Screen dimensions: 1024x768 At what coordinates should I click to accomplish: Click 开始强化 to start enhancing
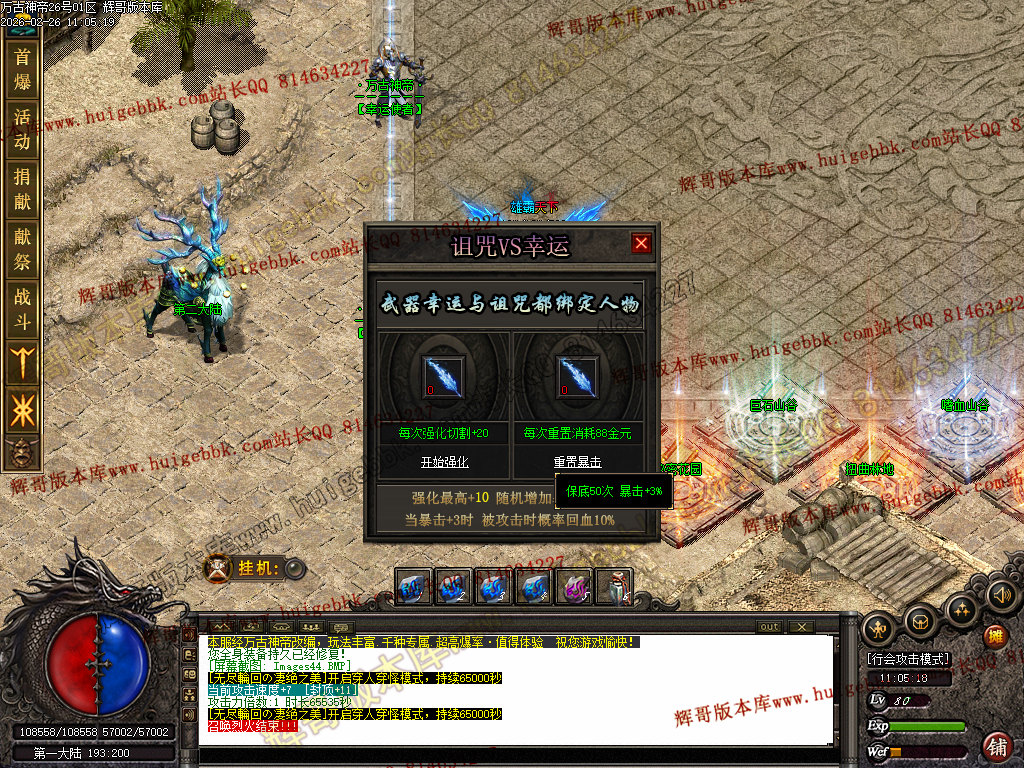444,462
